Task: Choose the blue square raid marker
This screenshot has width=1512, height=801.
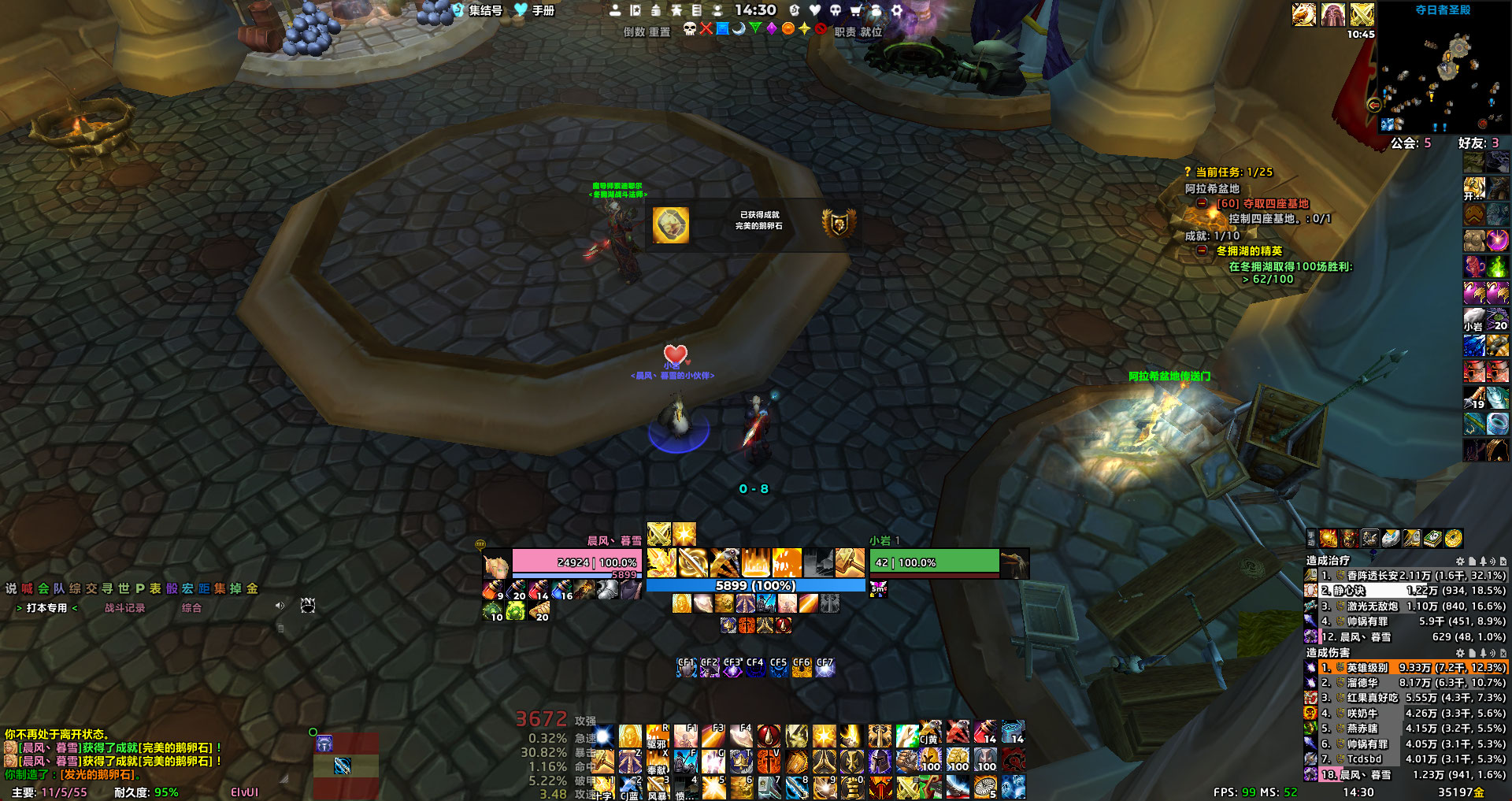Action: click(x=722, y=29)
